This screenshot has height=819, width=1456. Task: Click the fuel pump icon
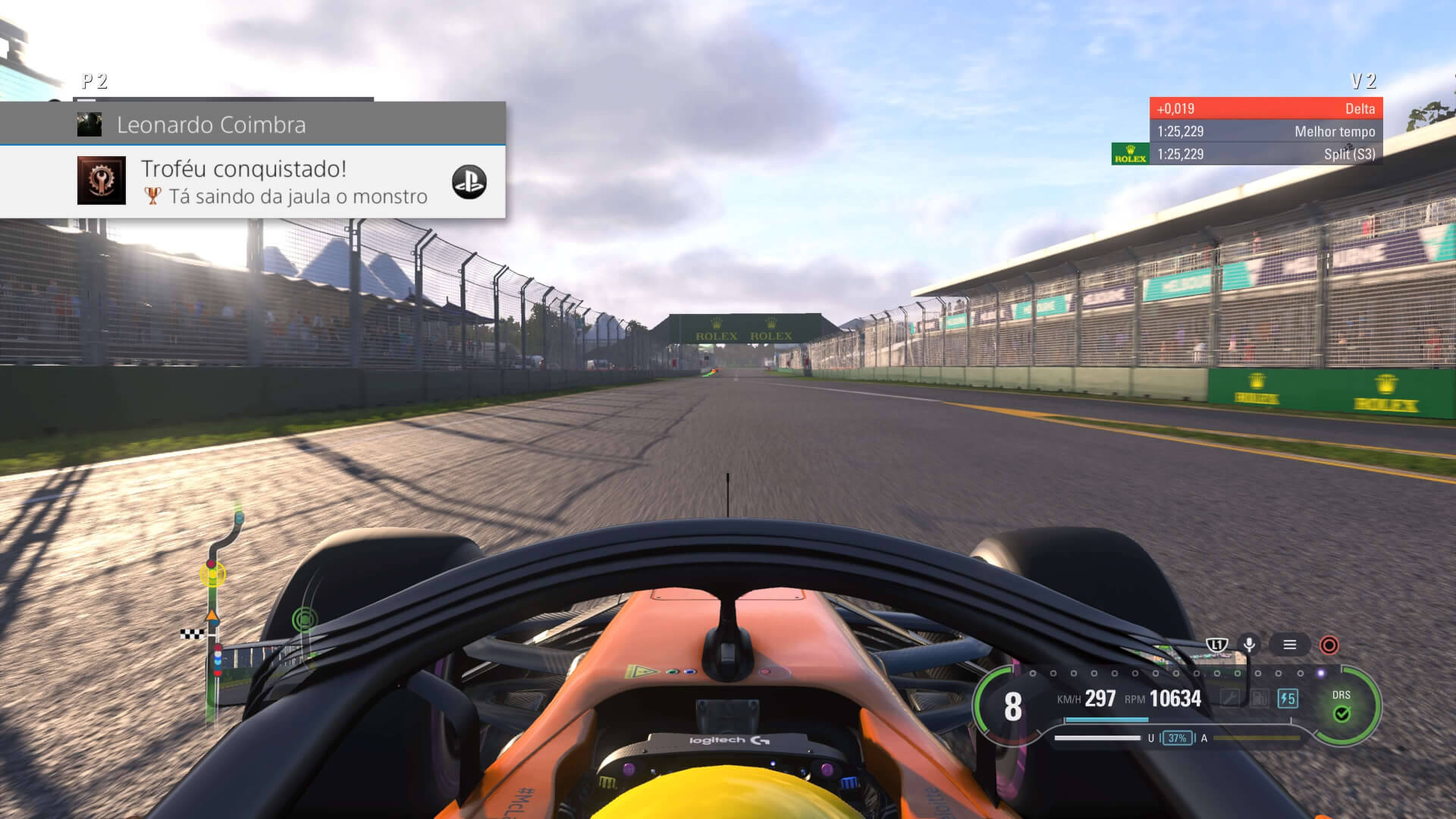pyautogui.click(x=1259, y=698)
